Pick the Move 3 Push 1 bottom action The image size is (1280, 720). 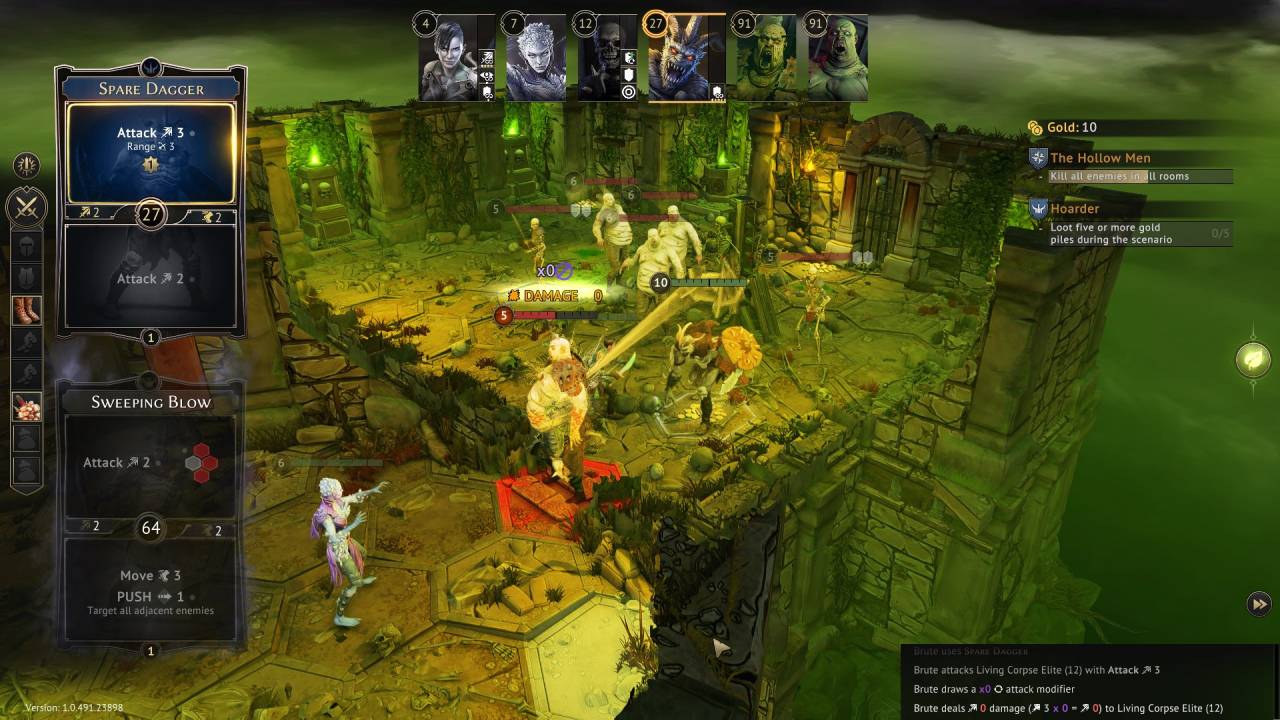click(150, 591)
